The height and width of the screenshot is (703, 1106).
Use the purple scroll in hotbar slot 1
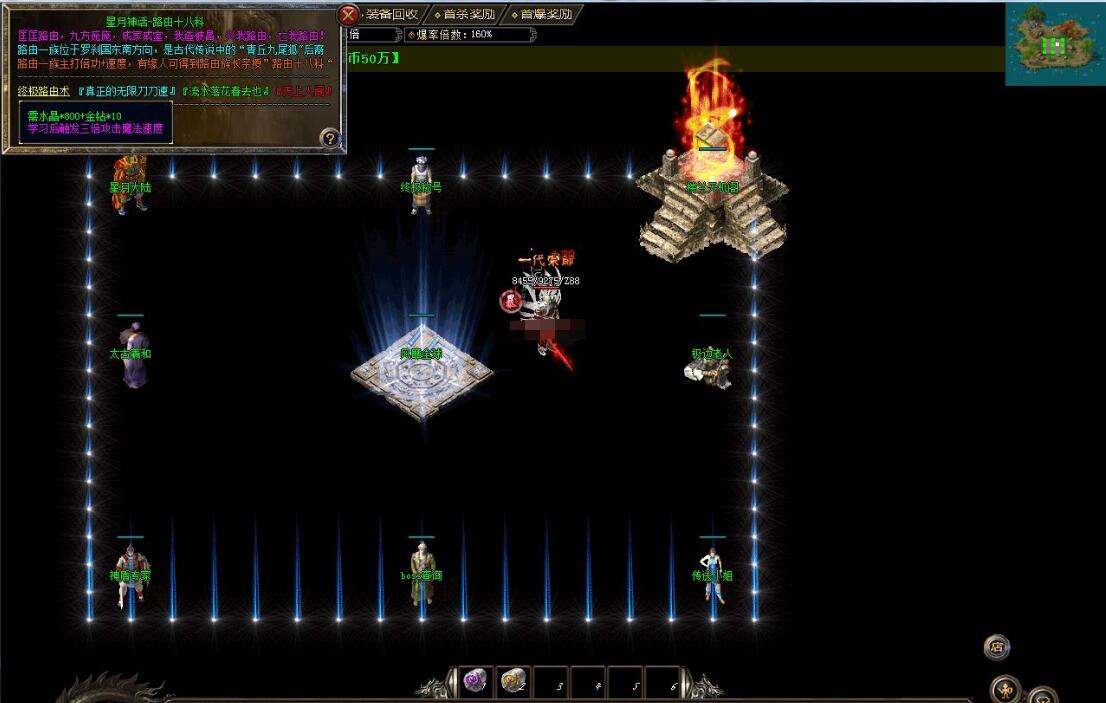(474, 682)
